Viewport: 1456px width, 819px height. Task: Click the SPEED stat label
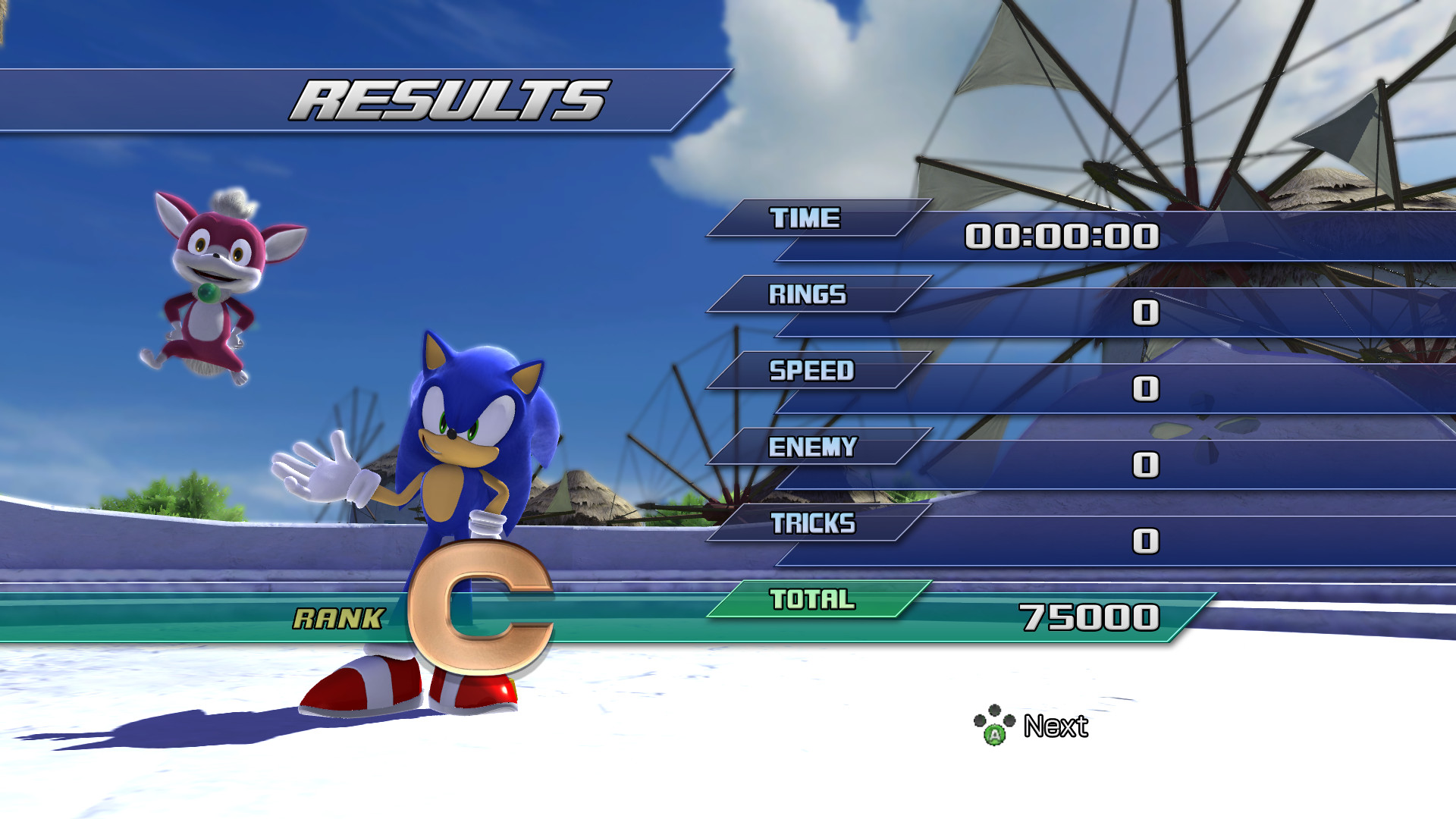pos(811,372)
